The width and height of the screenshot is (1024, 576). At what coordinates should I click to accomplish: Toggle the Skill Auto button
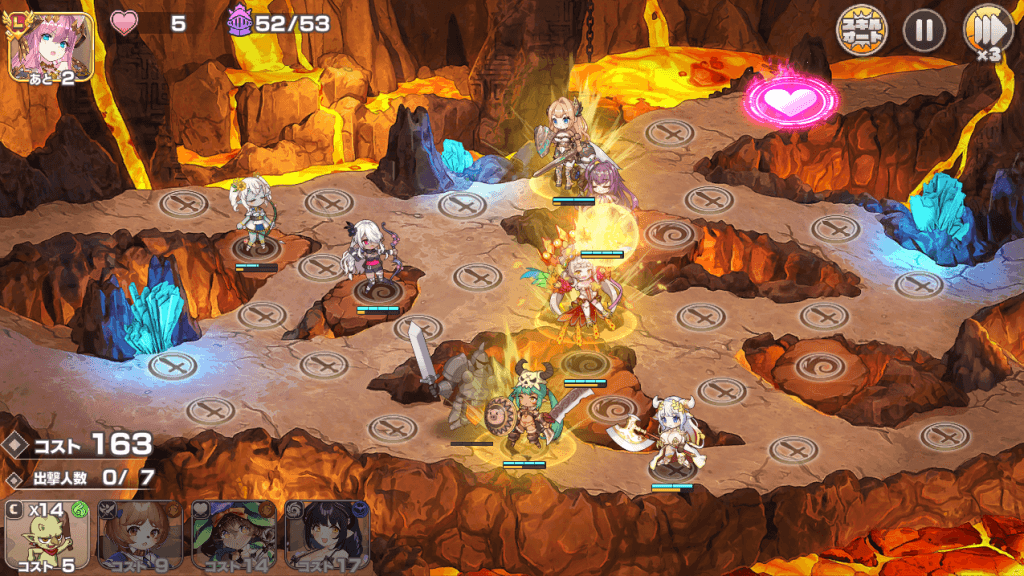click(x=861, y=30)
